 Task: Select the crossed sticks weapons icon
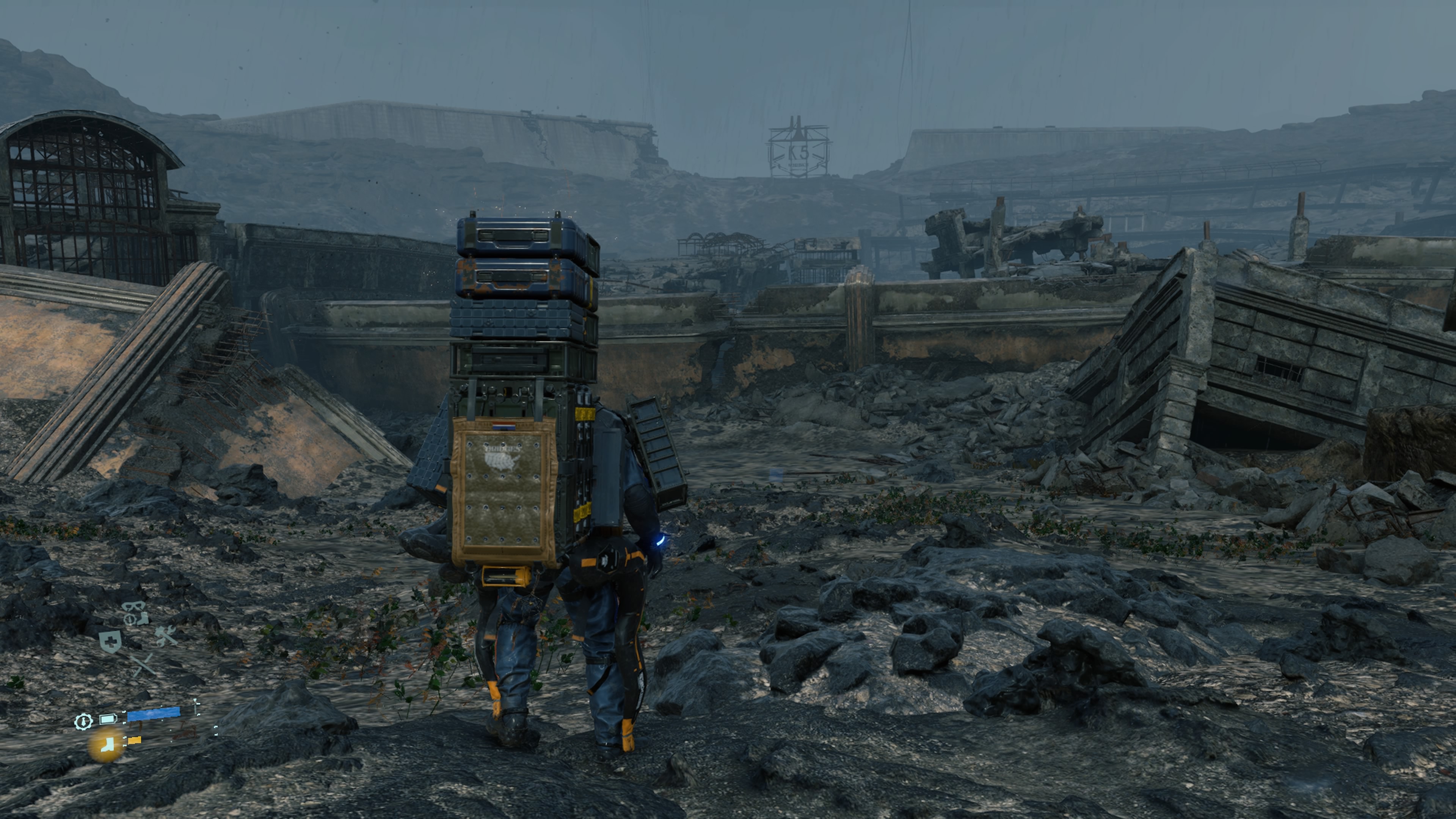[x=144, y=665]
